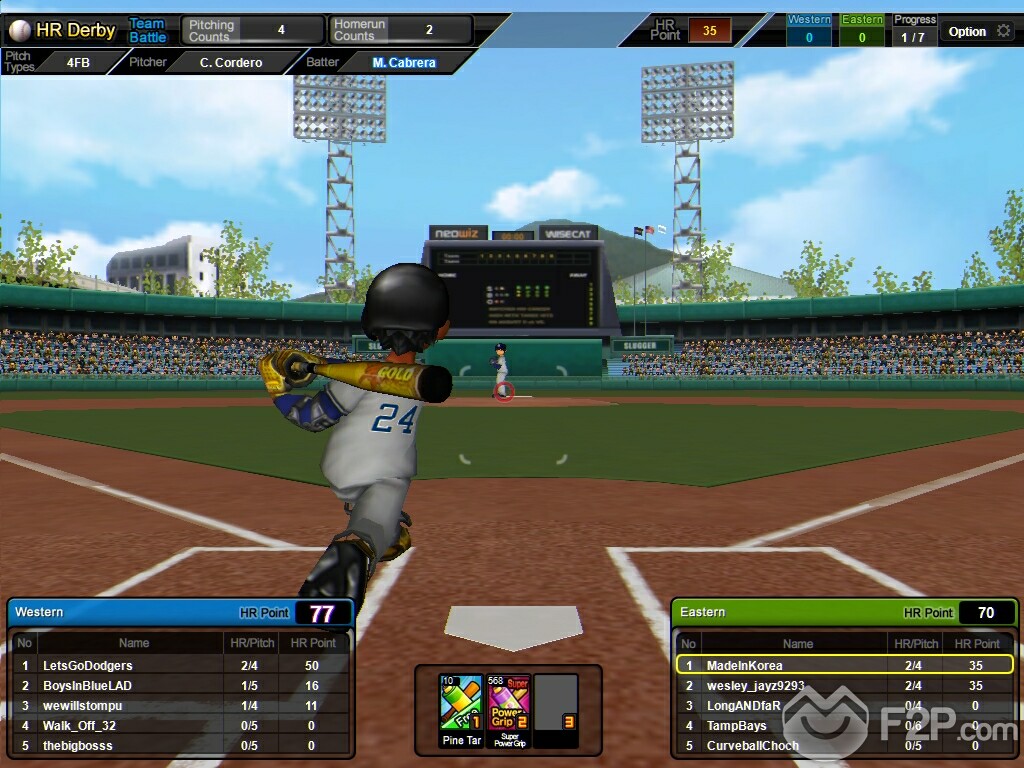Select LetsGoDodgers in the Western list

coord(88,665)
